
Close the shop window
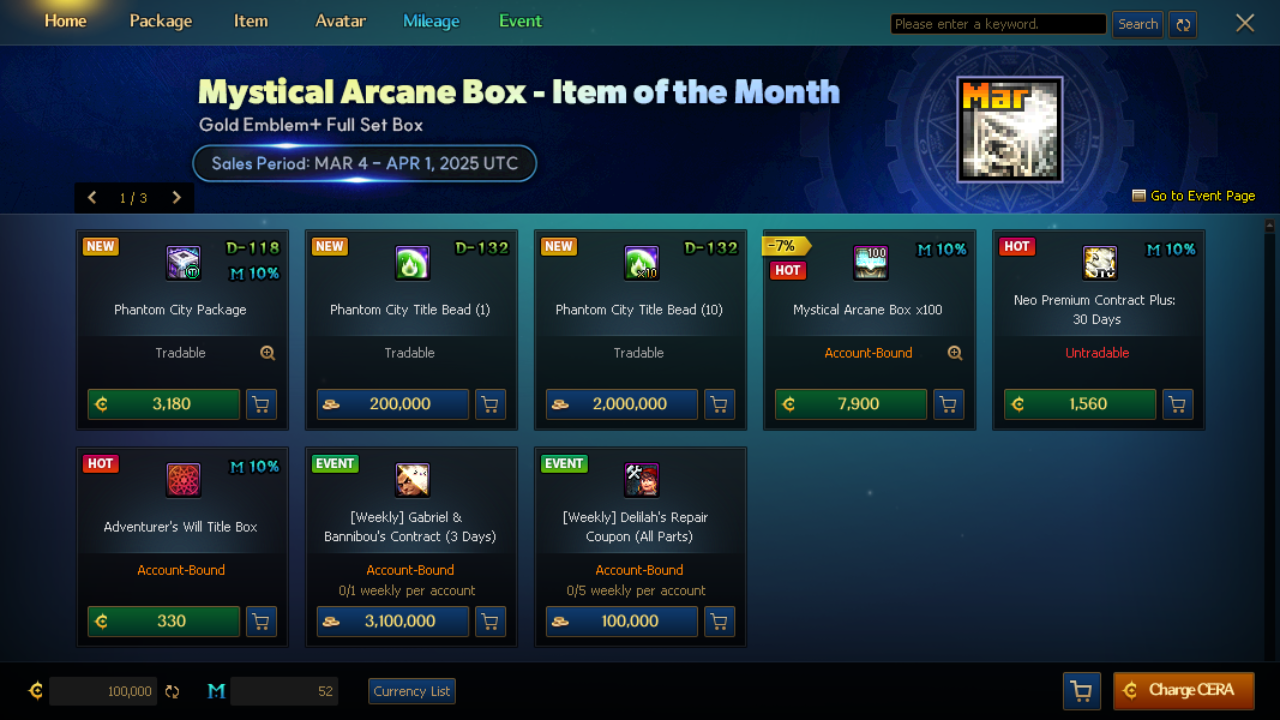click(x=1244, y=23)
